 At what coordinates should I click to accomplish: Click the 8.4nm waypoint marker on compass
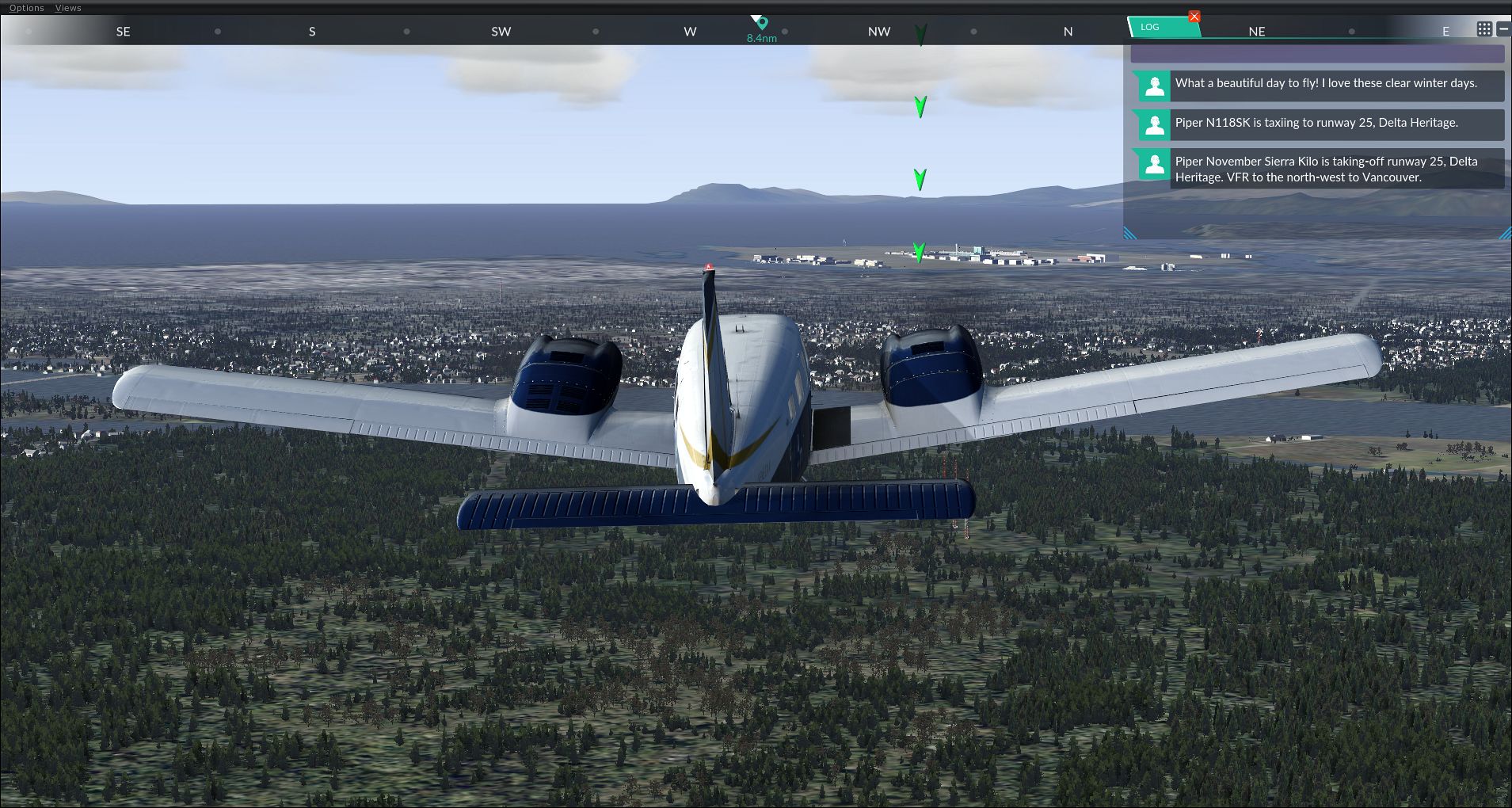762,24
